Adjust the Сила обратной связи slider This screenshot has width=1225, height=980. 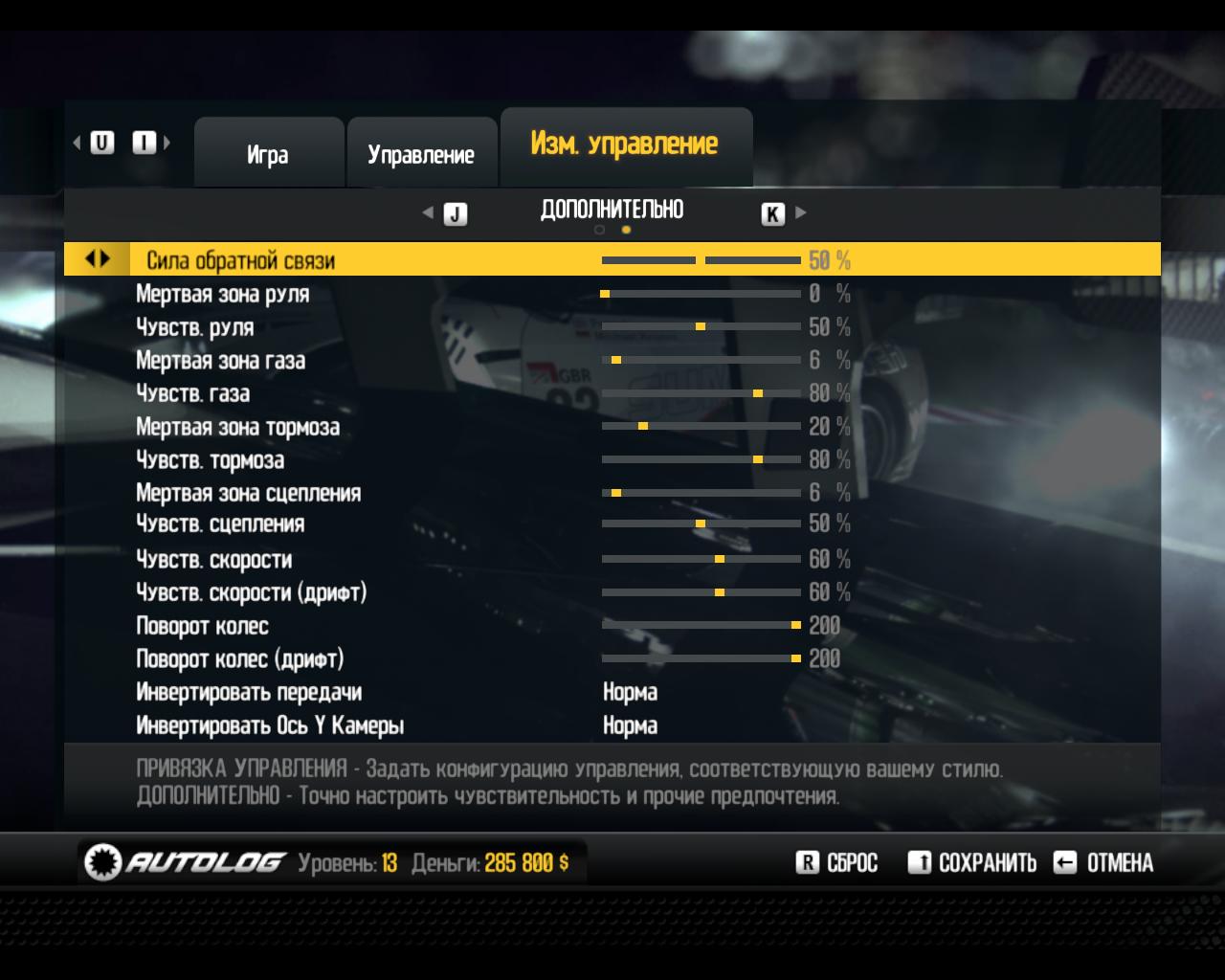pyautogui.click(x=701, y=260)
